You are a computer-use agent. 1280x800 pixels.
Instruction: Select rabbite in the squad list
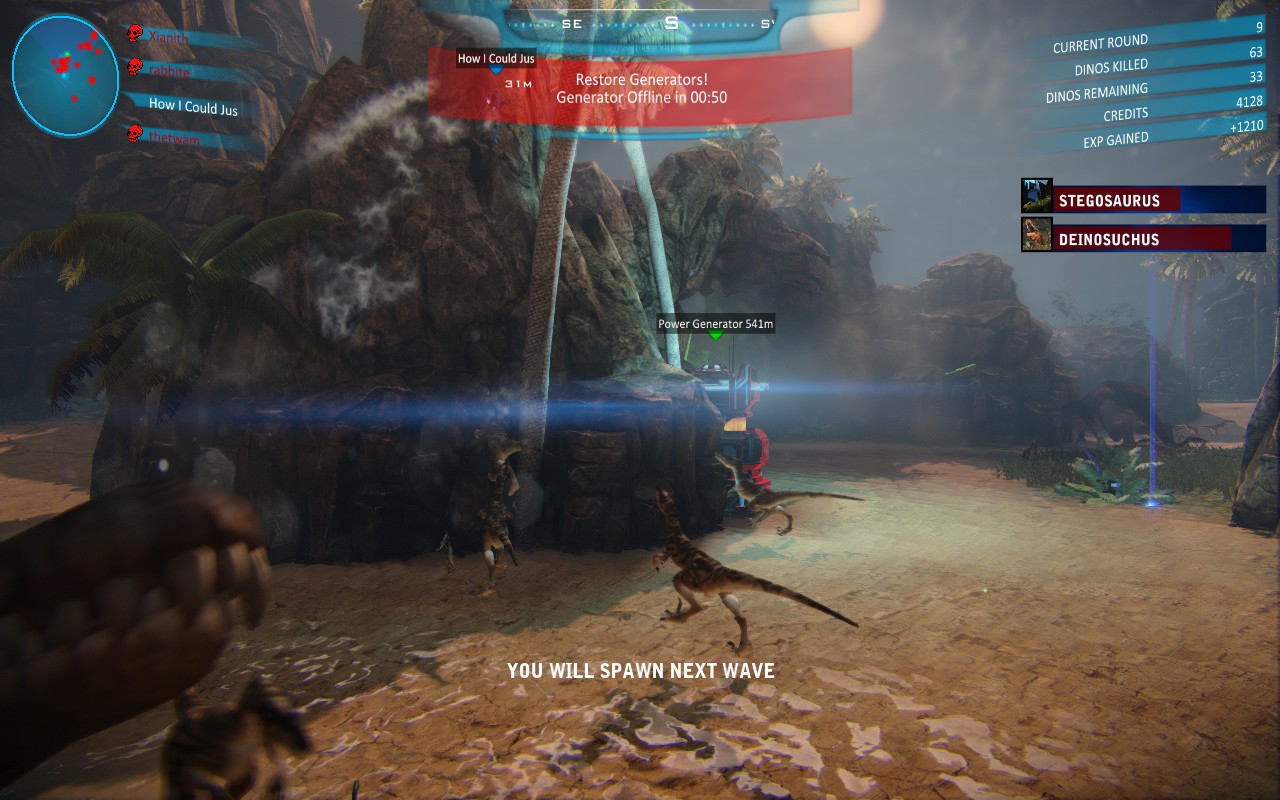(x=172, y=71)
